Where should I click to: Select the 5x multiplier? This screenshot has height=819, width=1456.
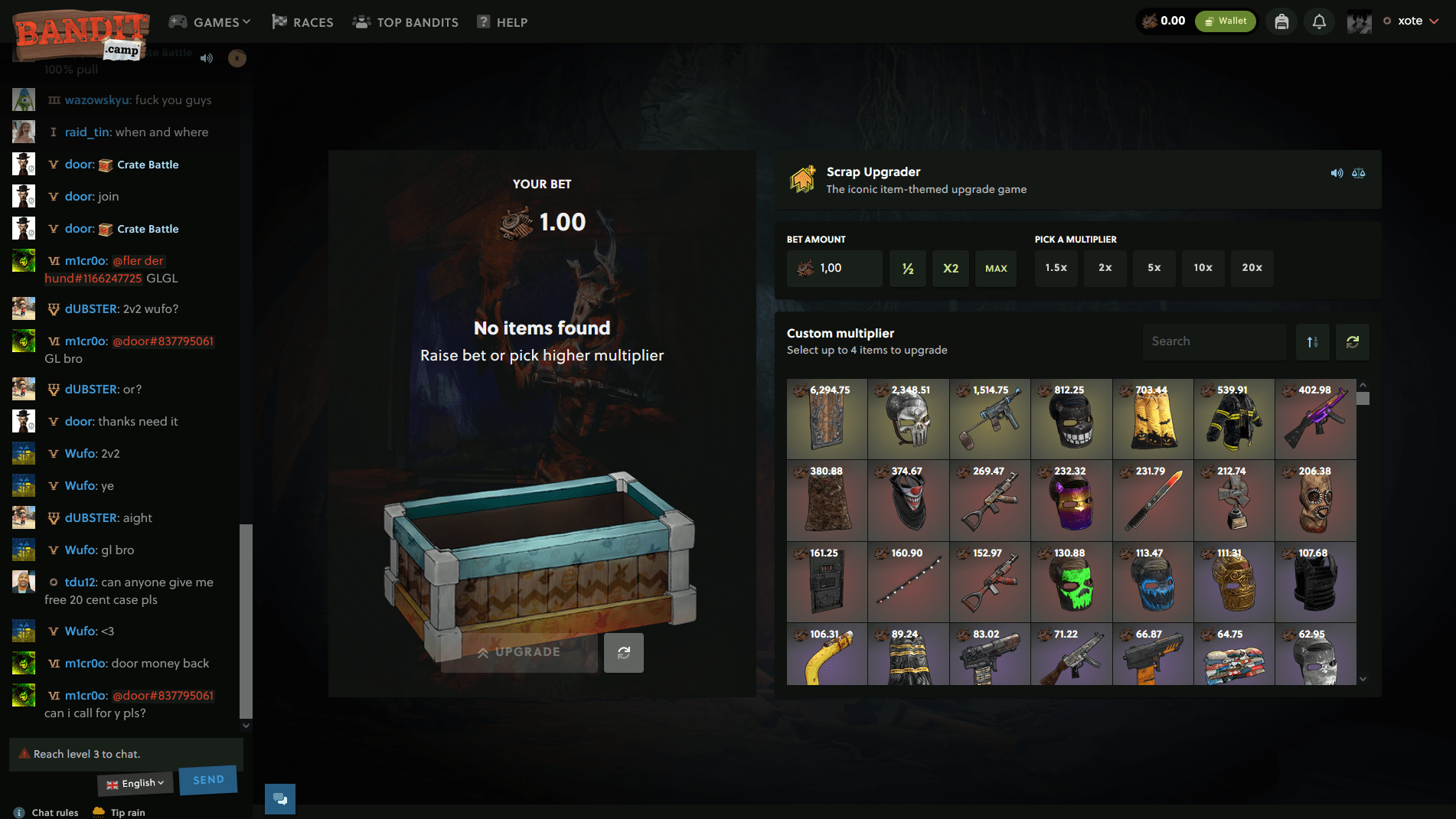click(1154, 268)
